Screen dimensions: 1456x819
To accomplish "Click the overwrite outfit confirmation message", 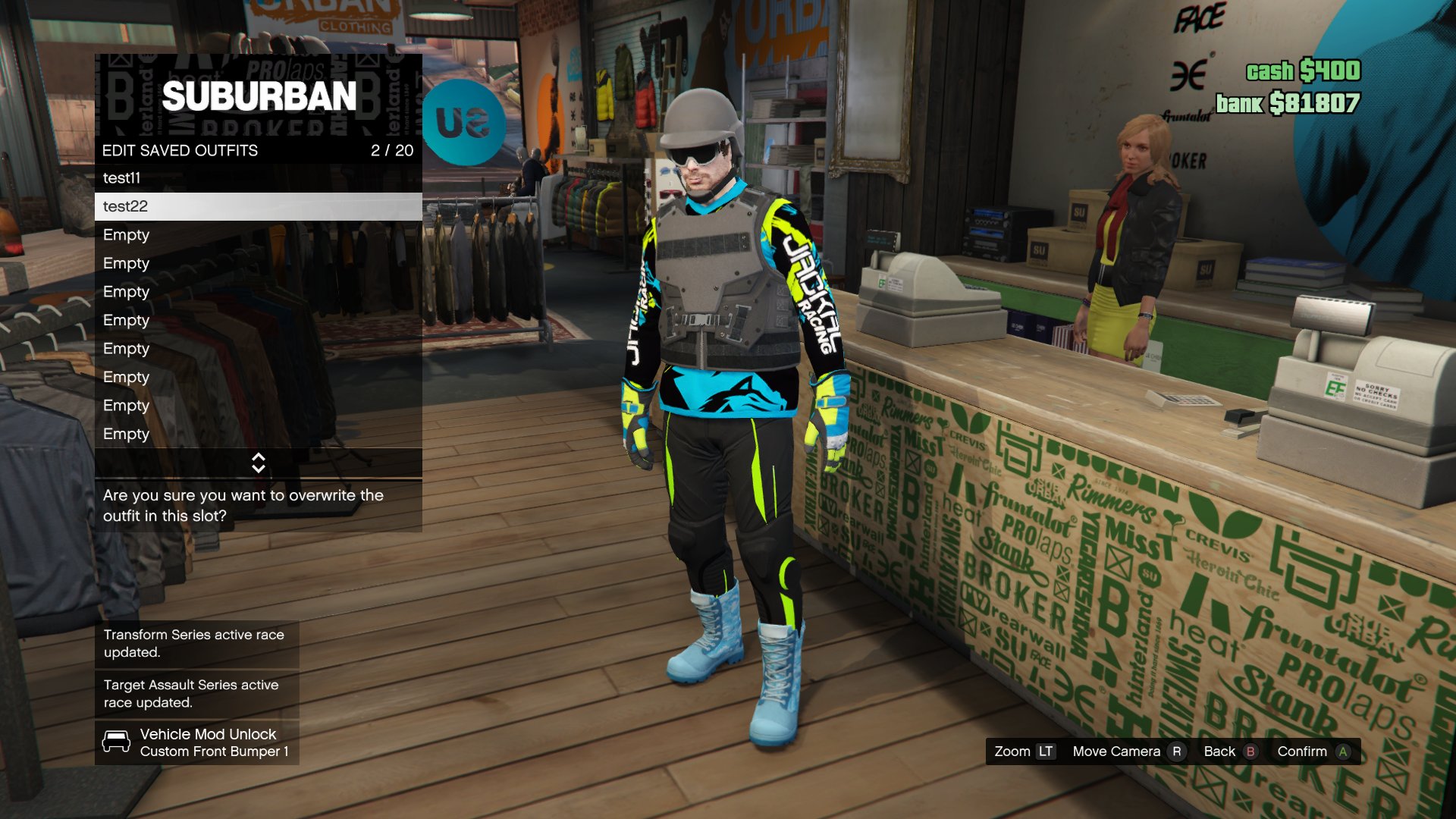I will pos(243,505).
